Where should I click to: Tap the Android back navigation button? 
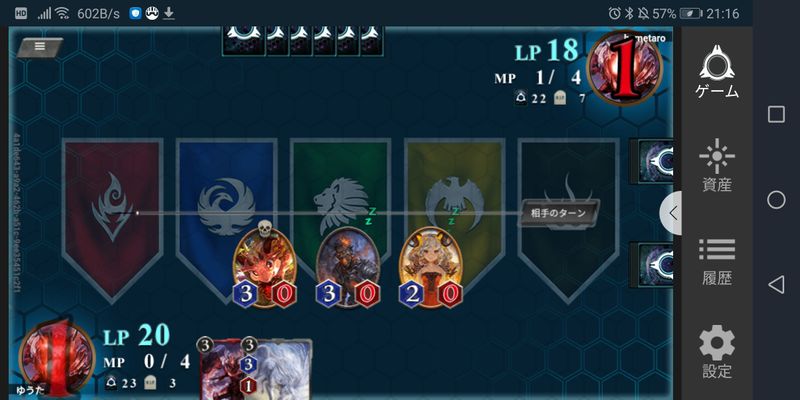(776, 285)
